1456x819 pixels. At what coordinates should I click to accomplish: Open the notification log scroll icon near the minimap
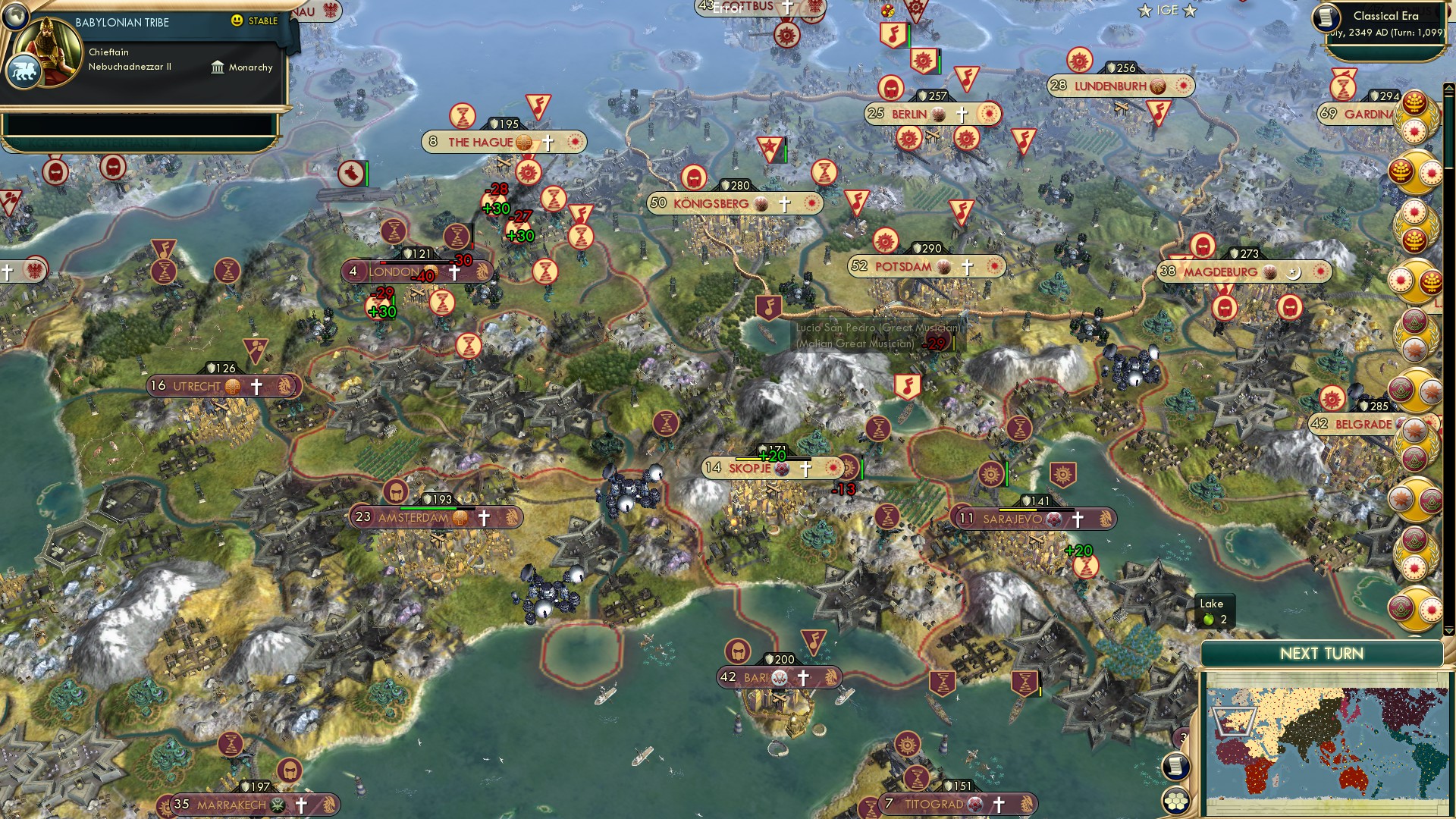1174,766
